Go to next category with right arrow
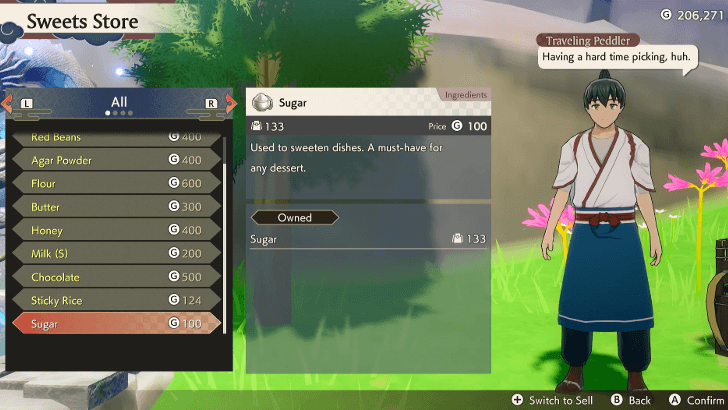 (x=231, y=103)
